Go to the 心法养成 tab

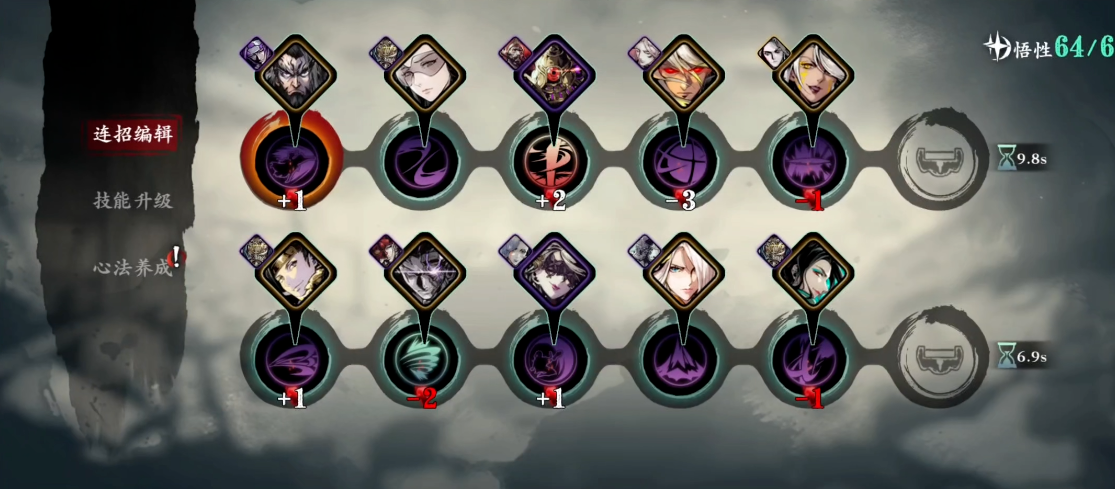(133, 267)
